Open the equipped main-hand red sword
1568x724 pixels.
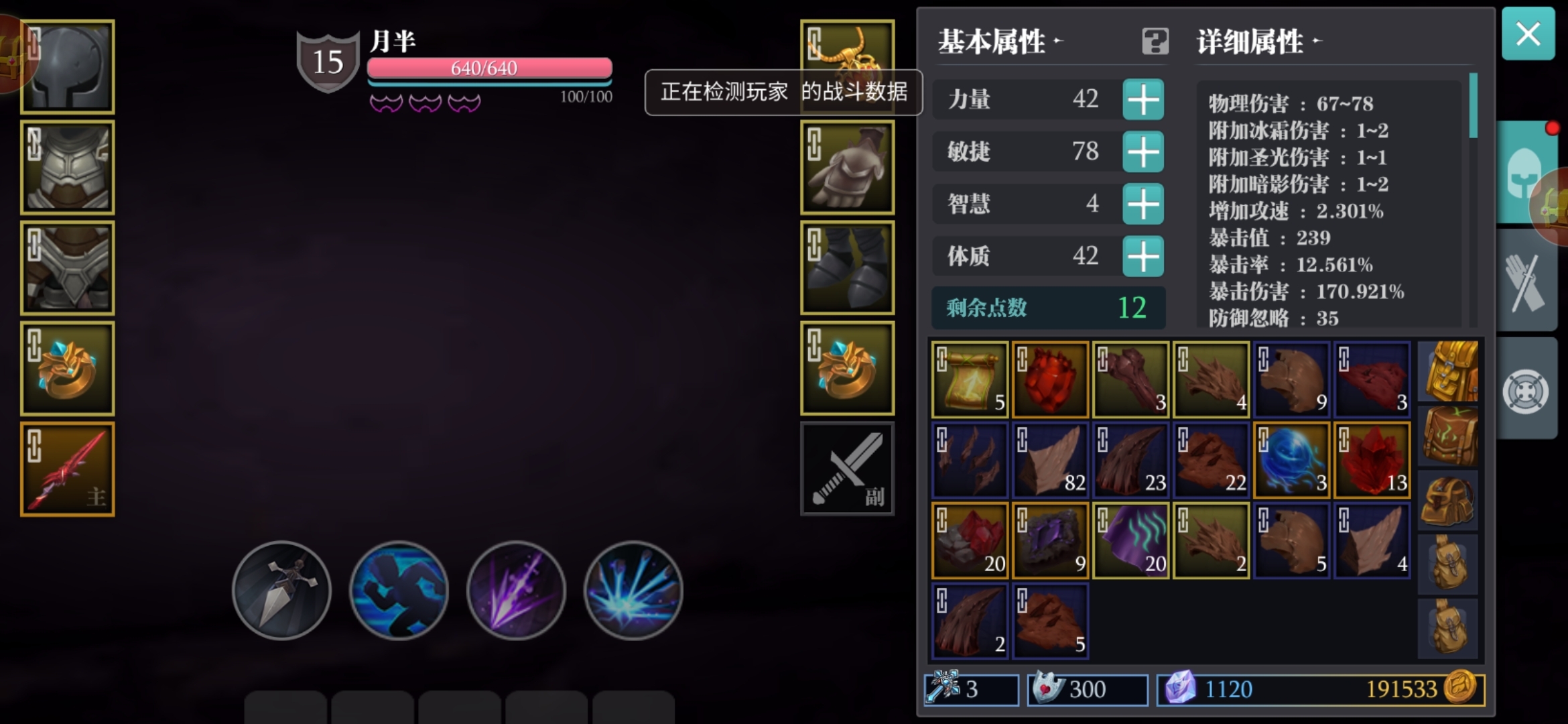click(66, 468)
